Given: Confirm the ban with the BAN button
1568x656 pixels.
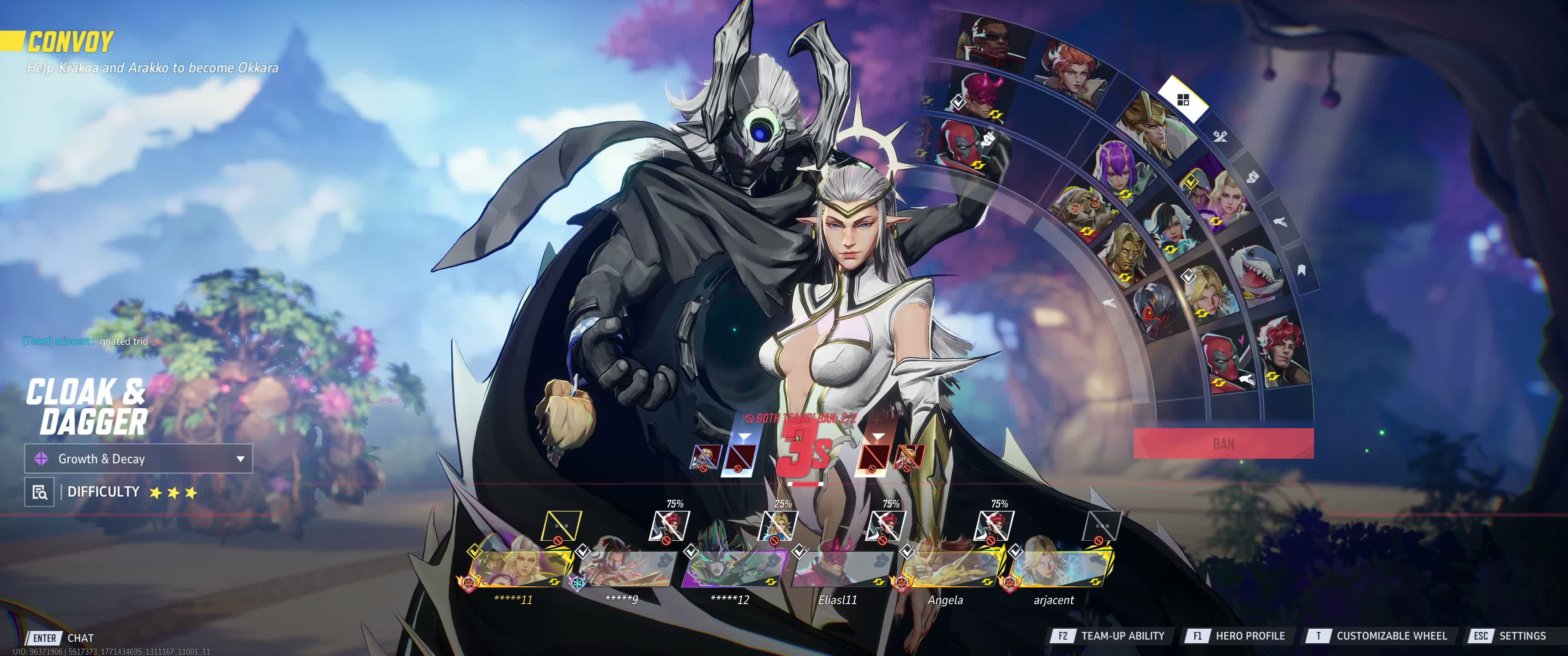Looking at the screenshot, I should [x=1223, y=443].
